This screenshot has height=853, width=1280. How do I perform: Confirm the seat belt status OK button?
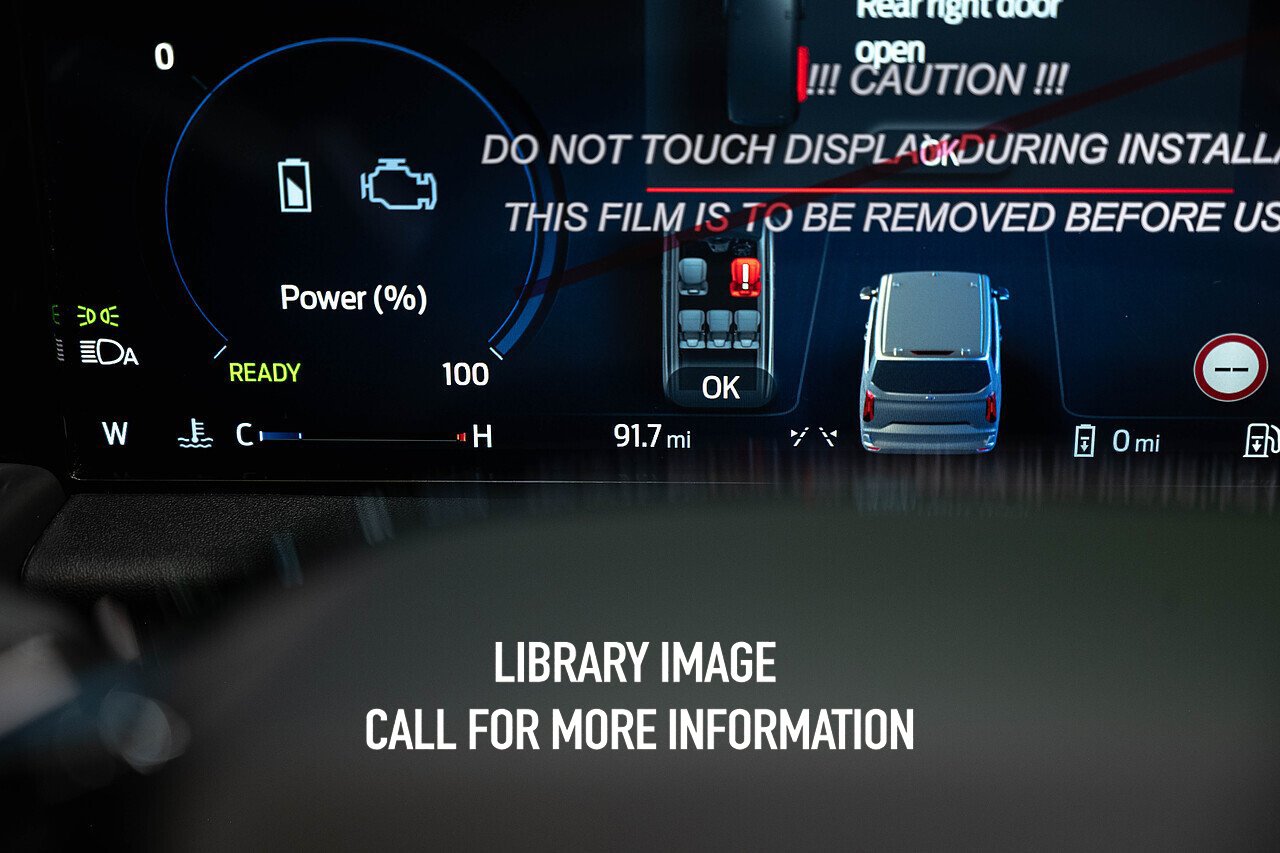720,387
